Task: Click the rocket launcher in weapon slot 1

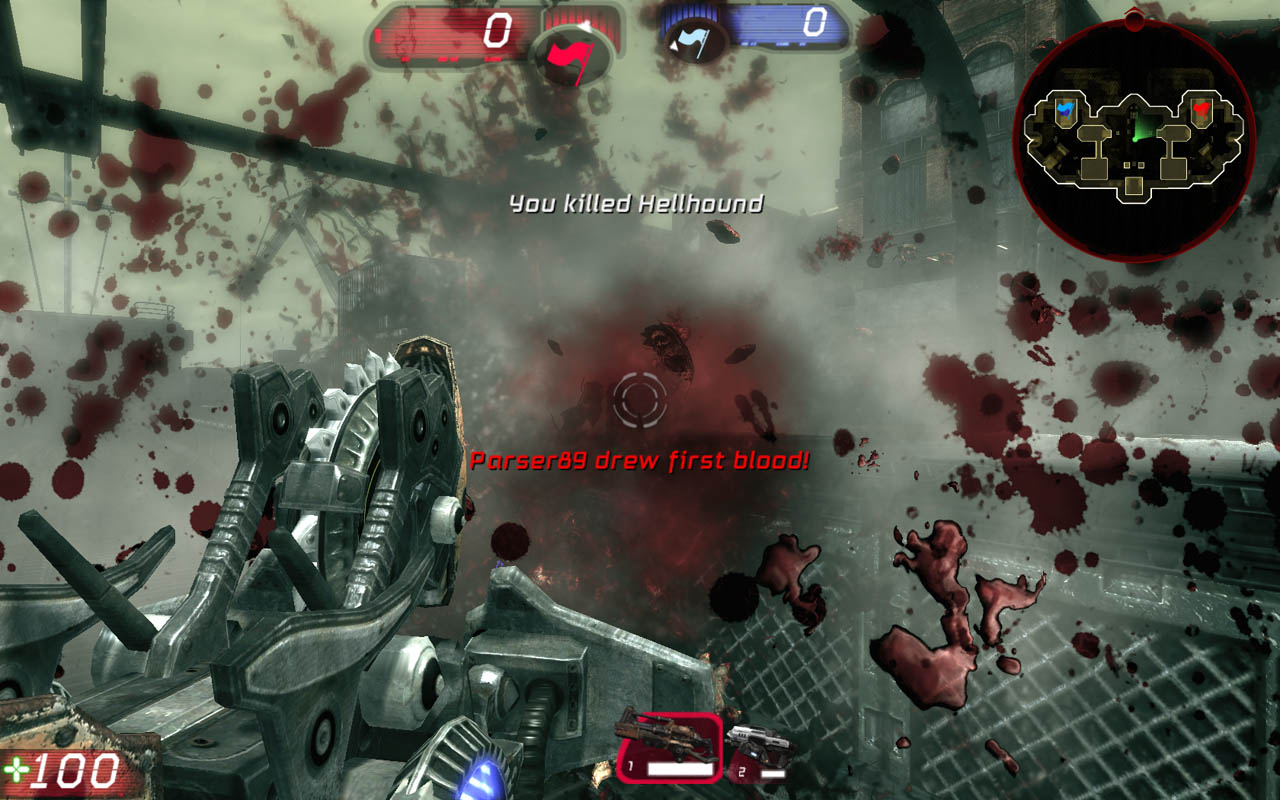Action: (x=665, y=735)
